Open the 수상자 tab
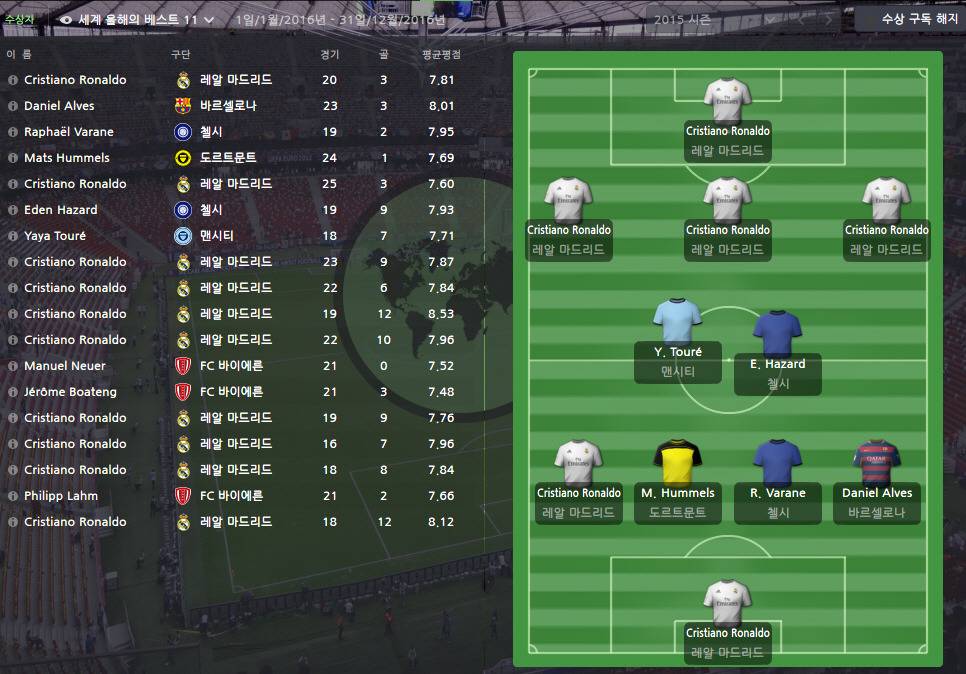The width and height of the screenshot is (966, 674). click(20, 19)
